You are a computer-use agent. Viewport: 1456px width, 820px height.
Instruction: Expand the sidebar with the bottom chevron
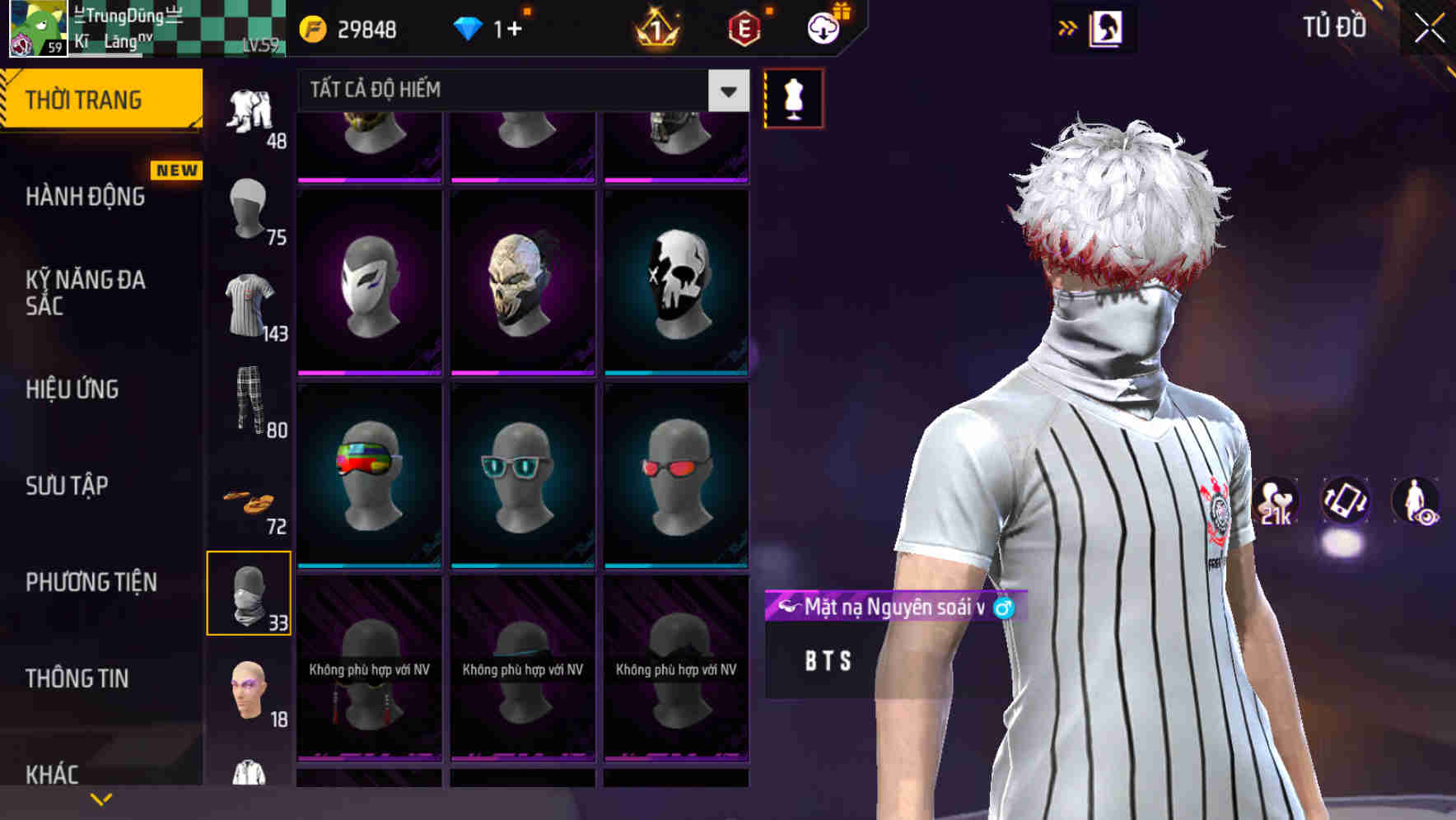coord(100,798)
